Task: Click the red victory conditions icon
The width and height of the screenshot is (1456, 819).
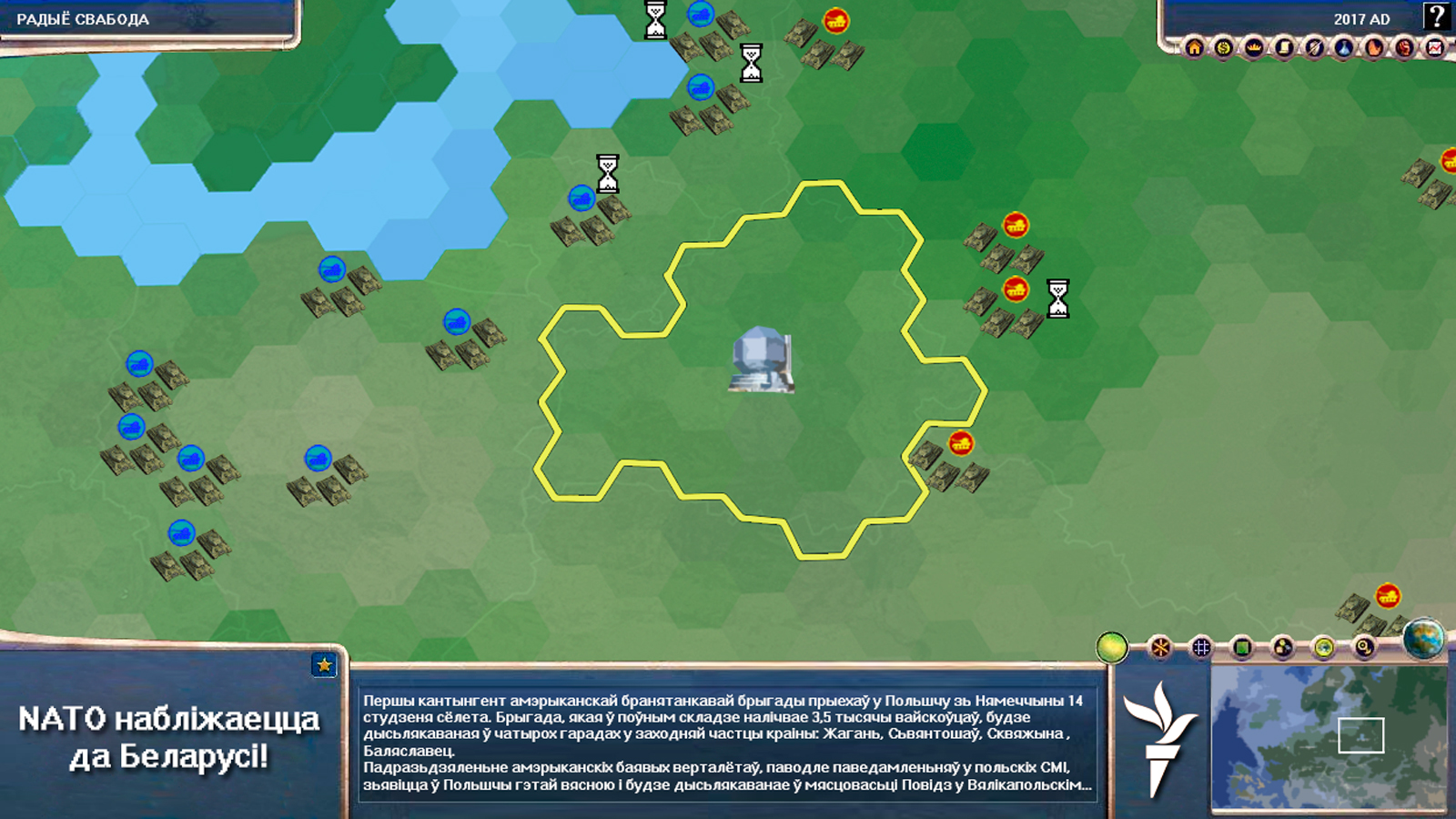Action: point(1404,47)
